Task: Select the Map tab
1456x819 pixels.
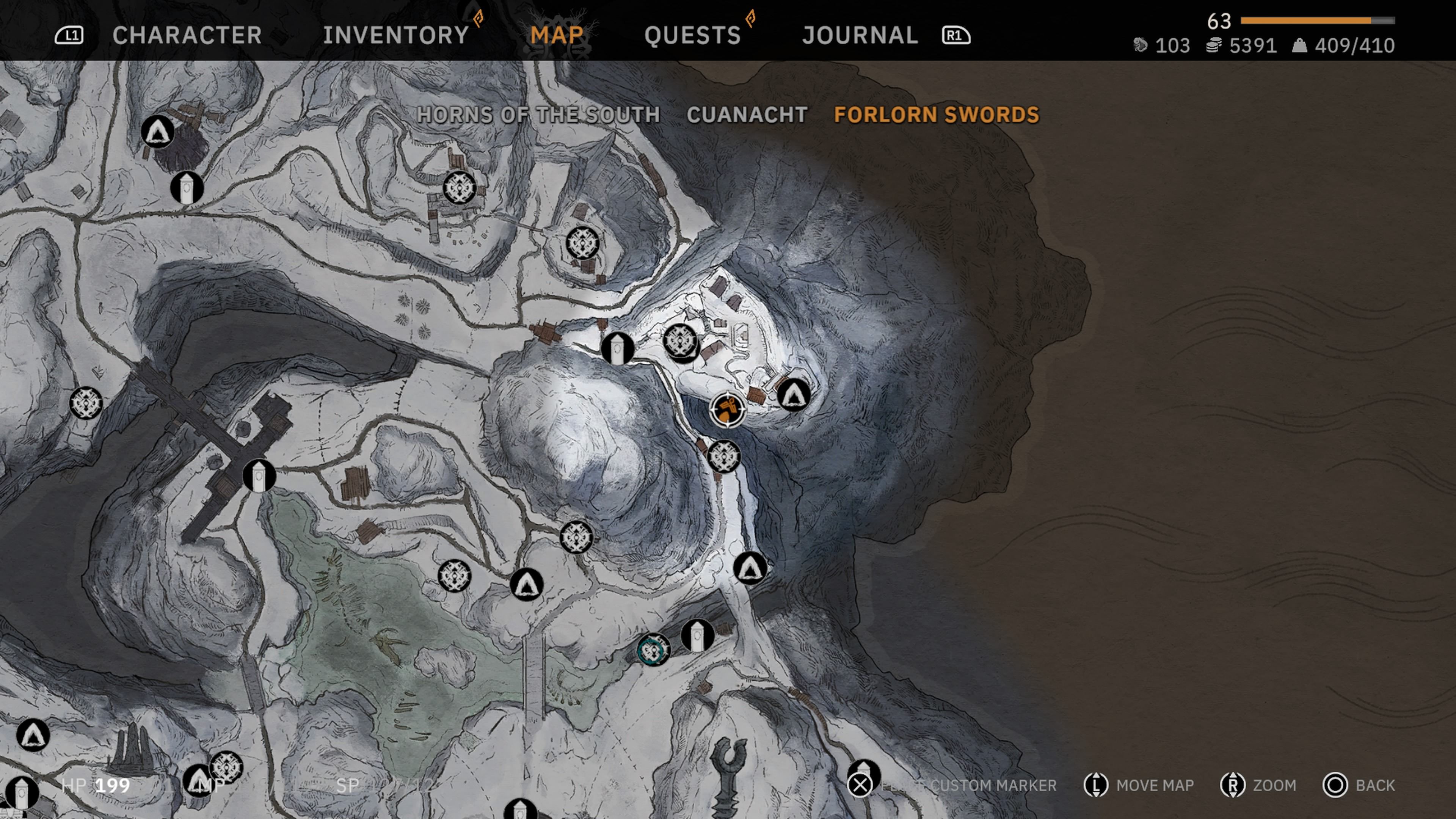Action: click(557, 35)
